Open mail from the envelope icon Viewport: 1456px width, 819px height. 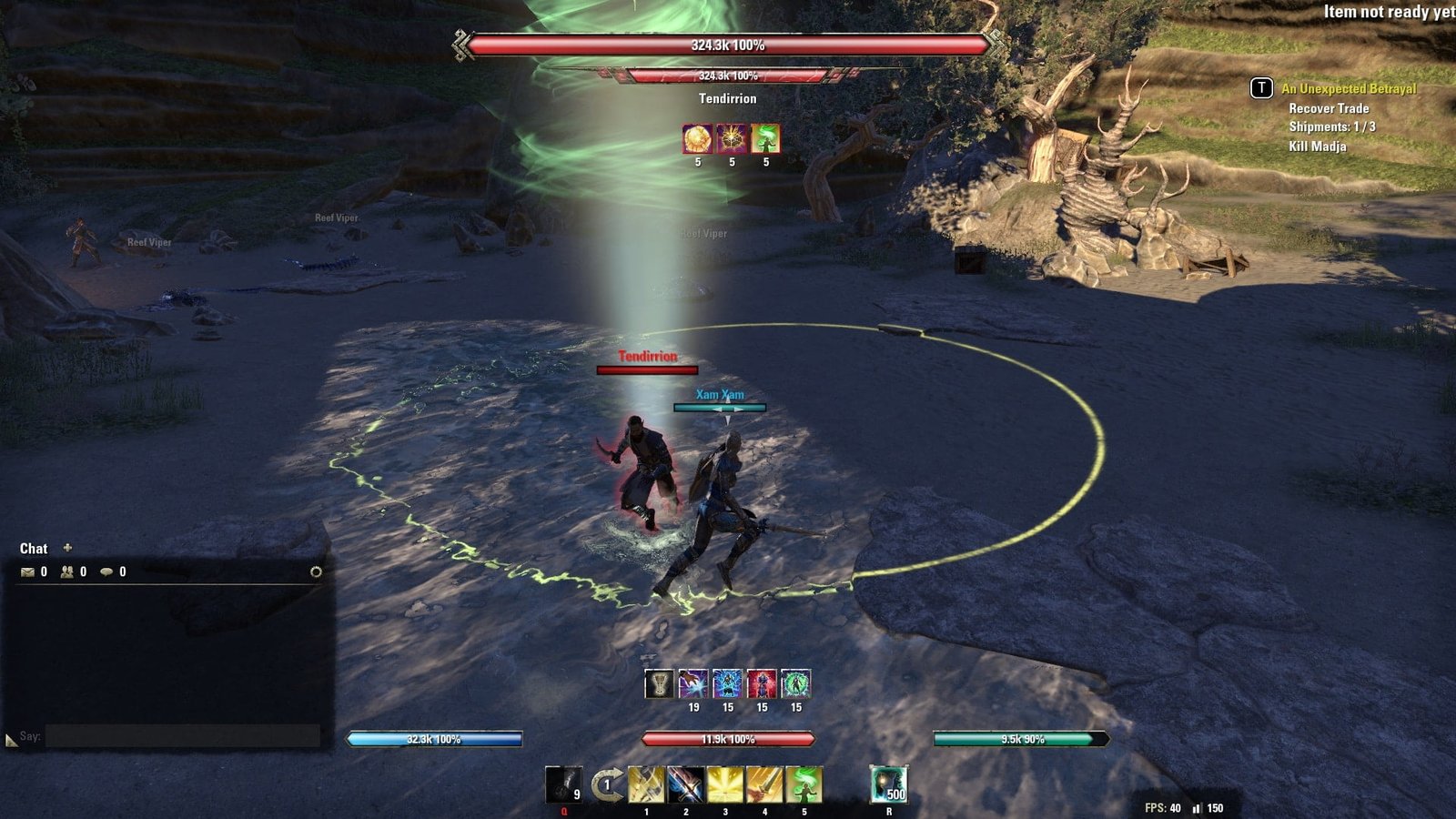[x=27, y=572]
